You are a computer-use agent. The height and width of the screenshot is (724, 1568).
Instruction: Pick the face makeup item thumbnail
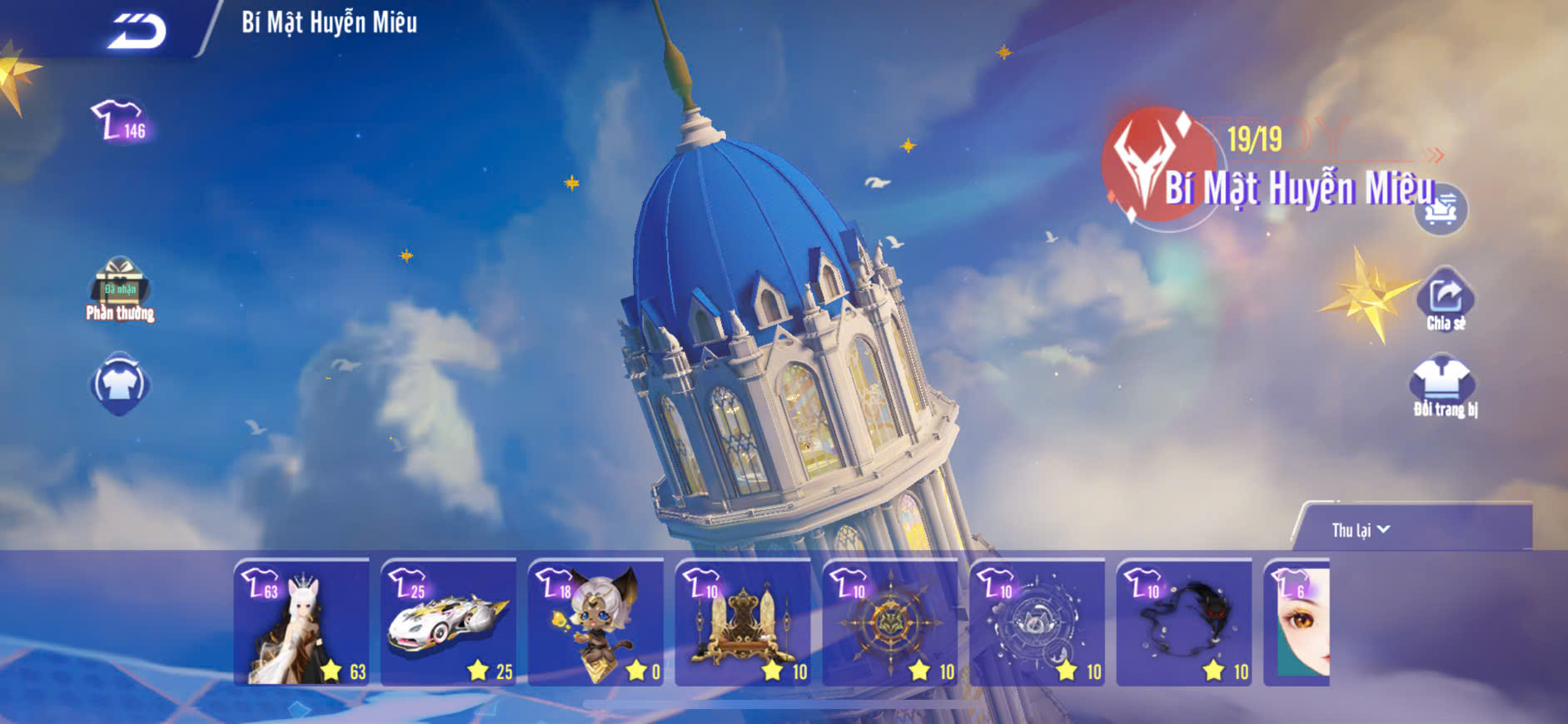tap(1297, 622)
